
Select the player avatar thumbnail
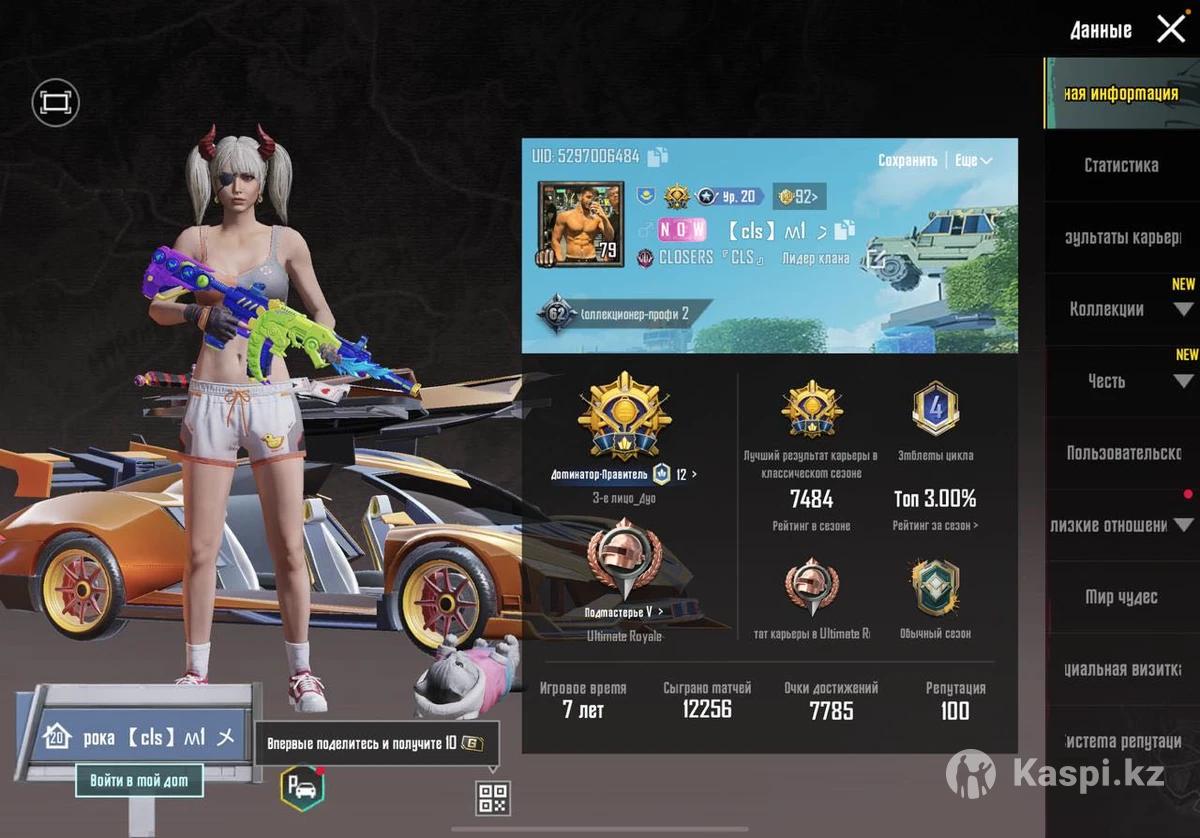click(576, 225)
